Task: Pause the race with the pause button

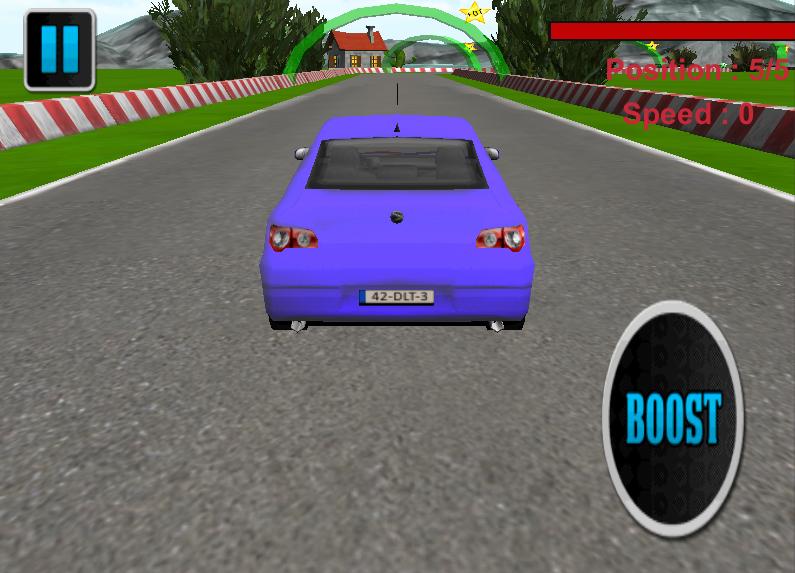Action: [x=59, y=49]
